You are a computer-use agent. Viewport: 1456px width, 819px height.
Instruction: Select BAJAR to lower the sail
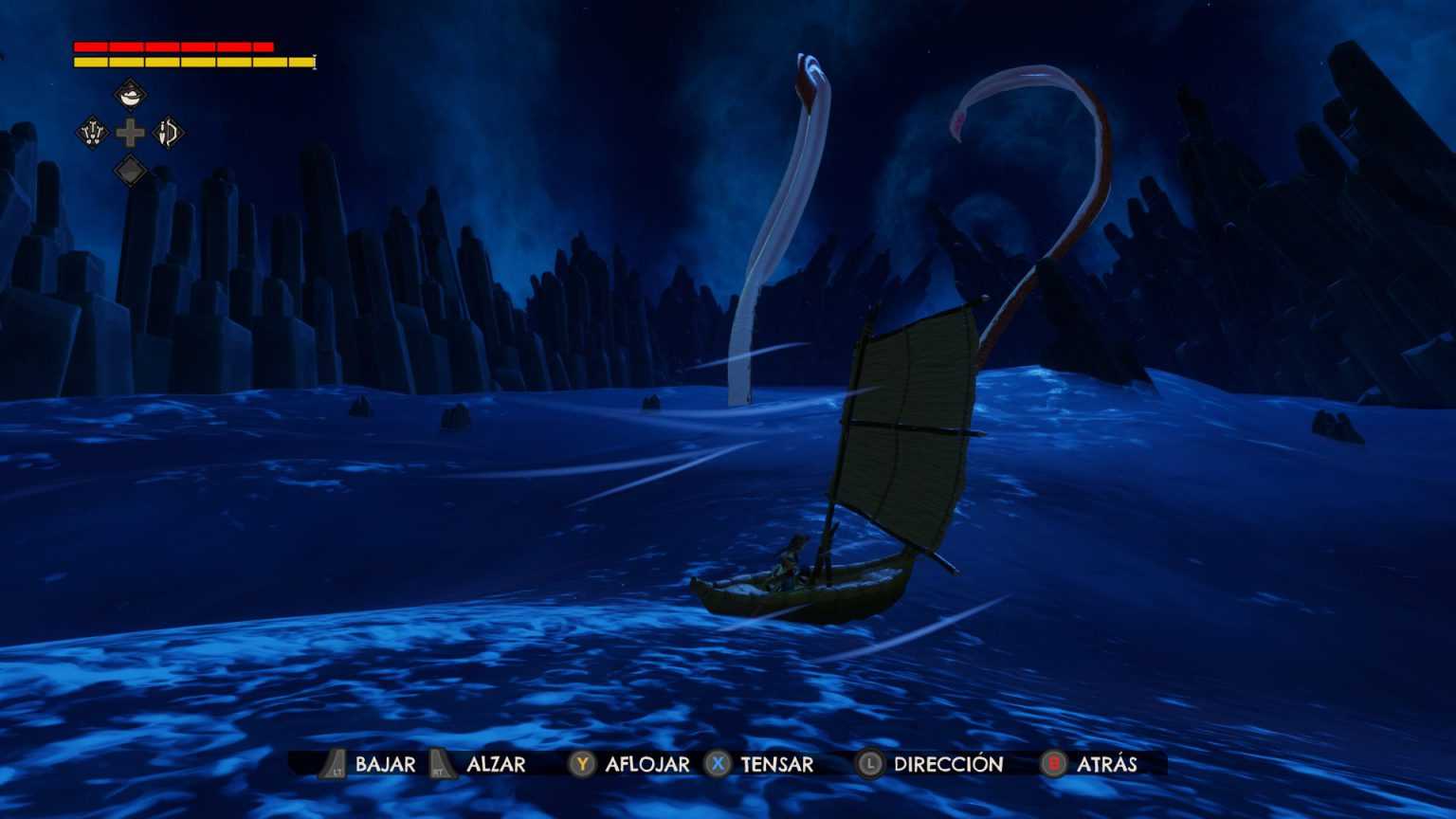385,764
